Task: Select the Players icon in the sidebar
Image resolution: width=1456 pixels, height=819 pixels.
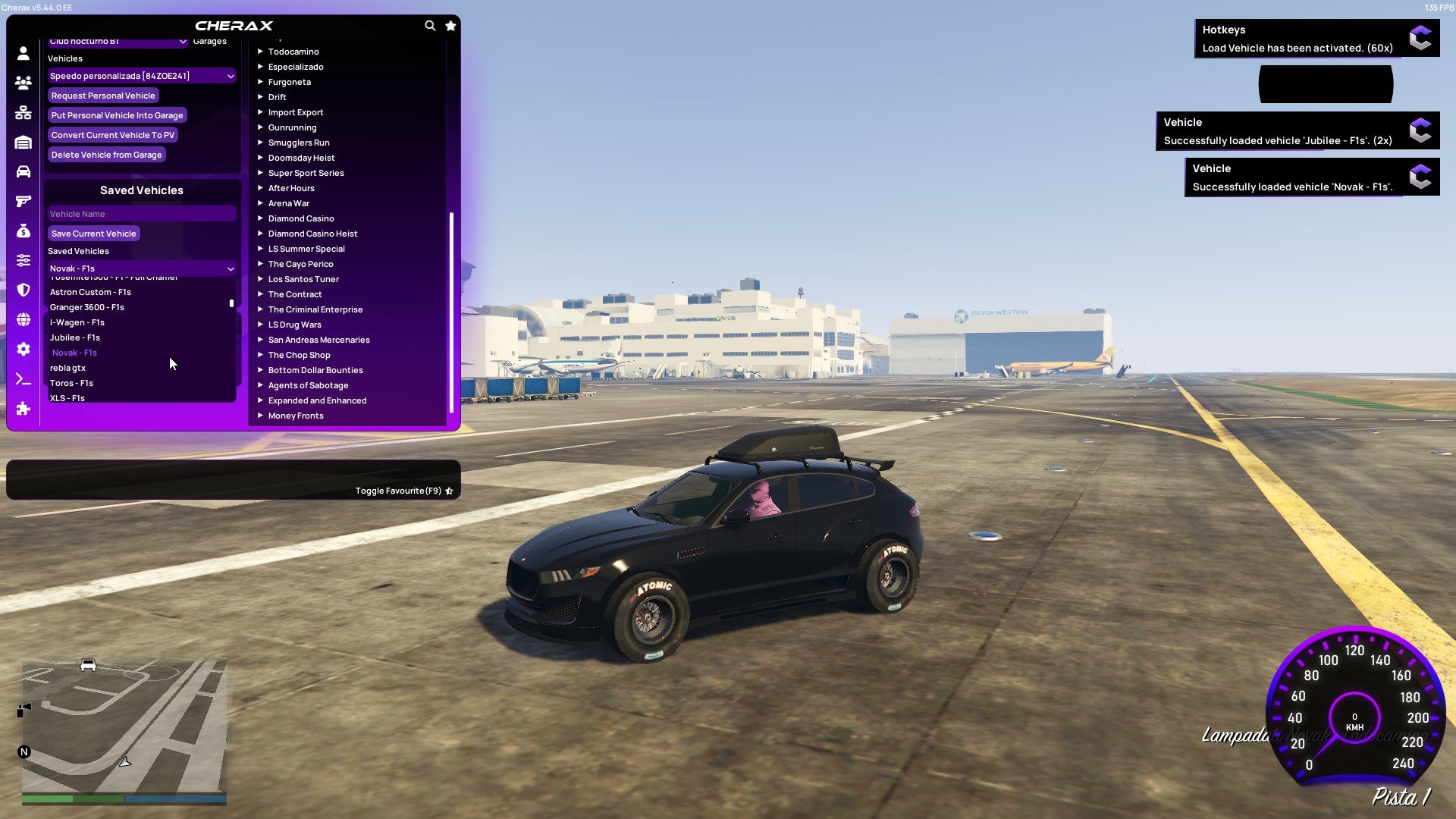Action: [x=23, y=83]
